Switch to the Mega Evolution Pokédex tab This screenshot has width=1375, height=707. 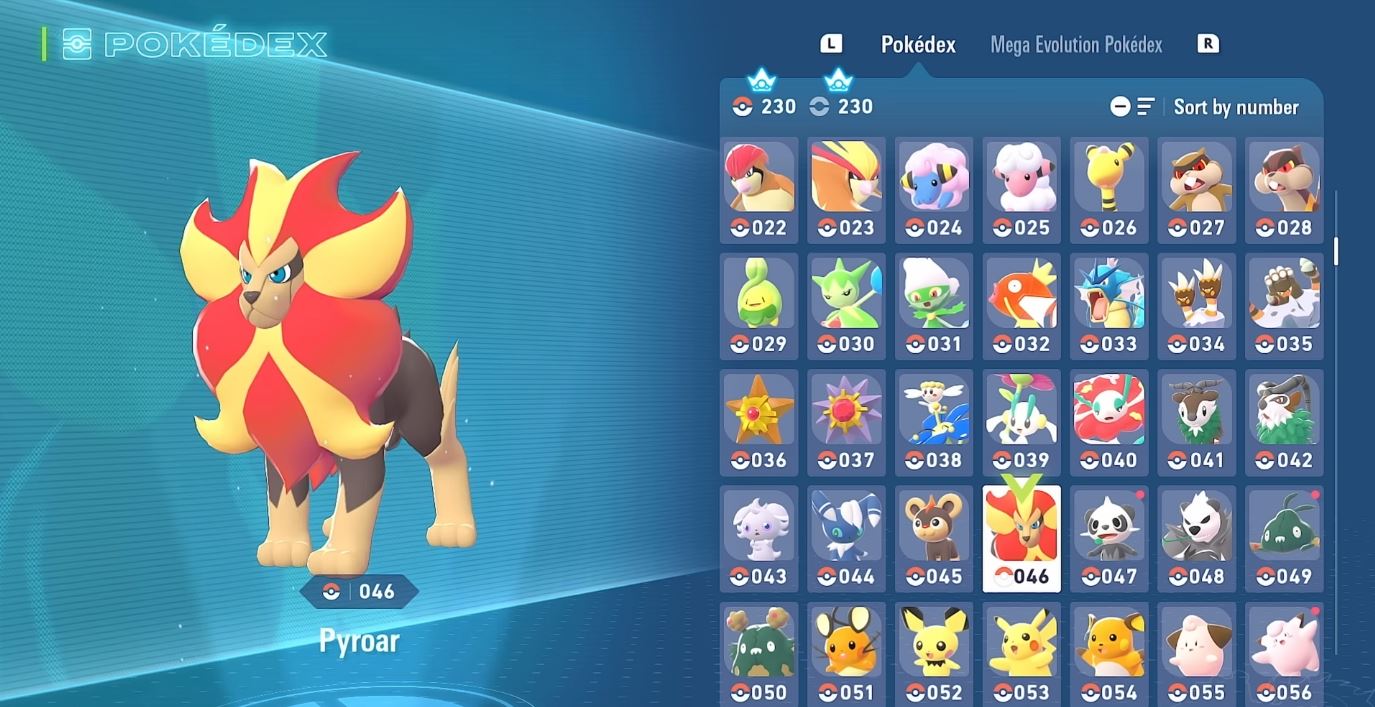point(1076,45)
